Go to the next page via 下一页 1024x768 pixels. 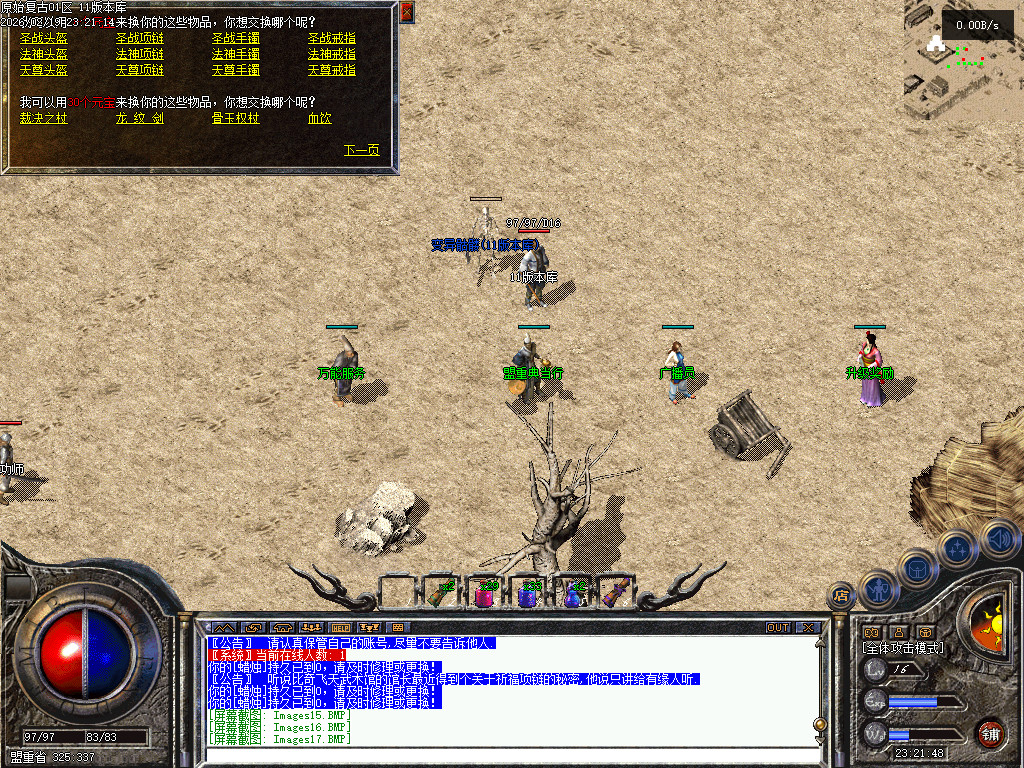pos(362,150)
